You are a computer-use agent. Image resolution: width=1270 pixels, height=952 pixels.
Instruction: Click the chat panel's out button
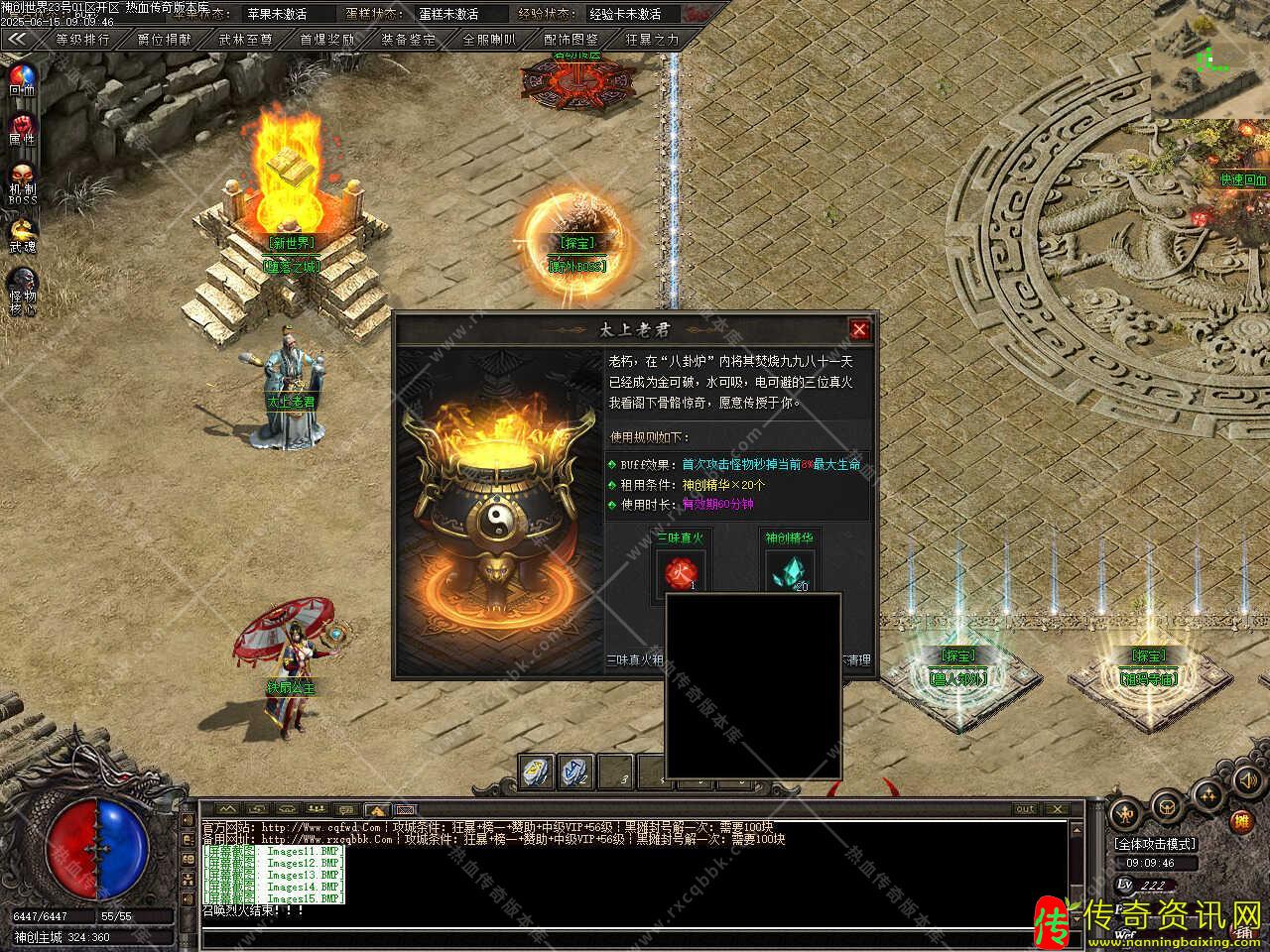pyautogui.click(x=1025, y=809)
